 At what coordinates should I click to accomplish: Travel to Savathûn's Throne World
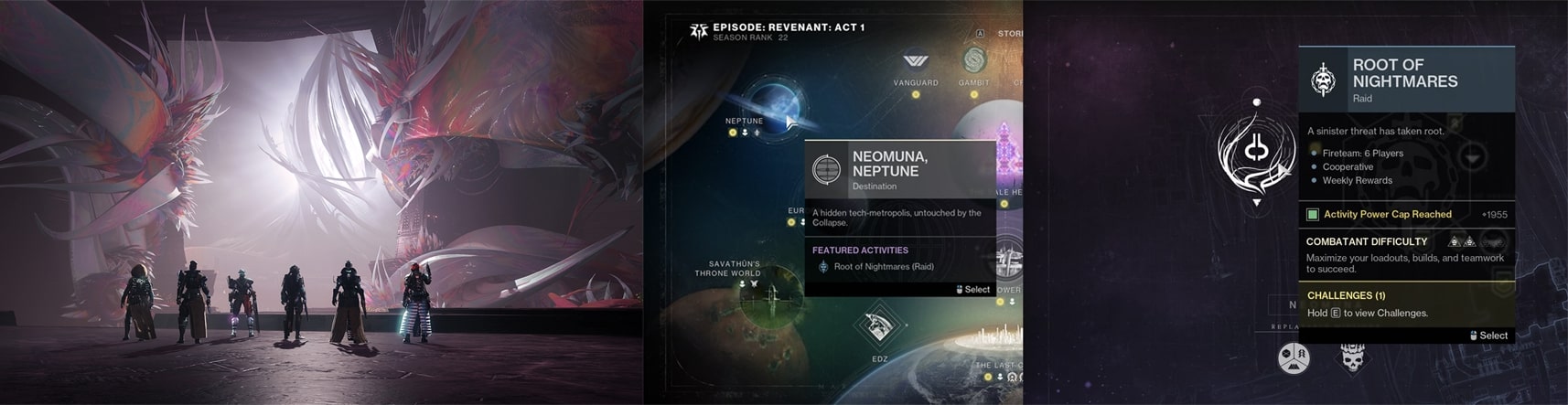tap(769, 298)
